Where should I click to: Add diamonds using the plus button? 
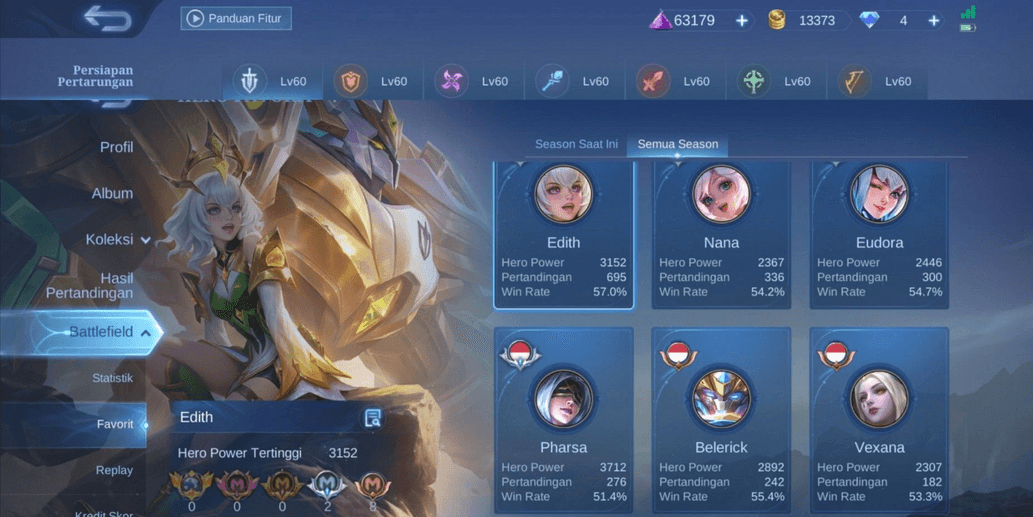point(933,20)
